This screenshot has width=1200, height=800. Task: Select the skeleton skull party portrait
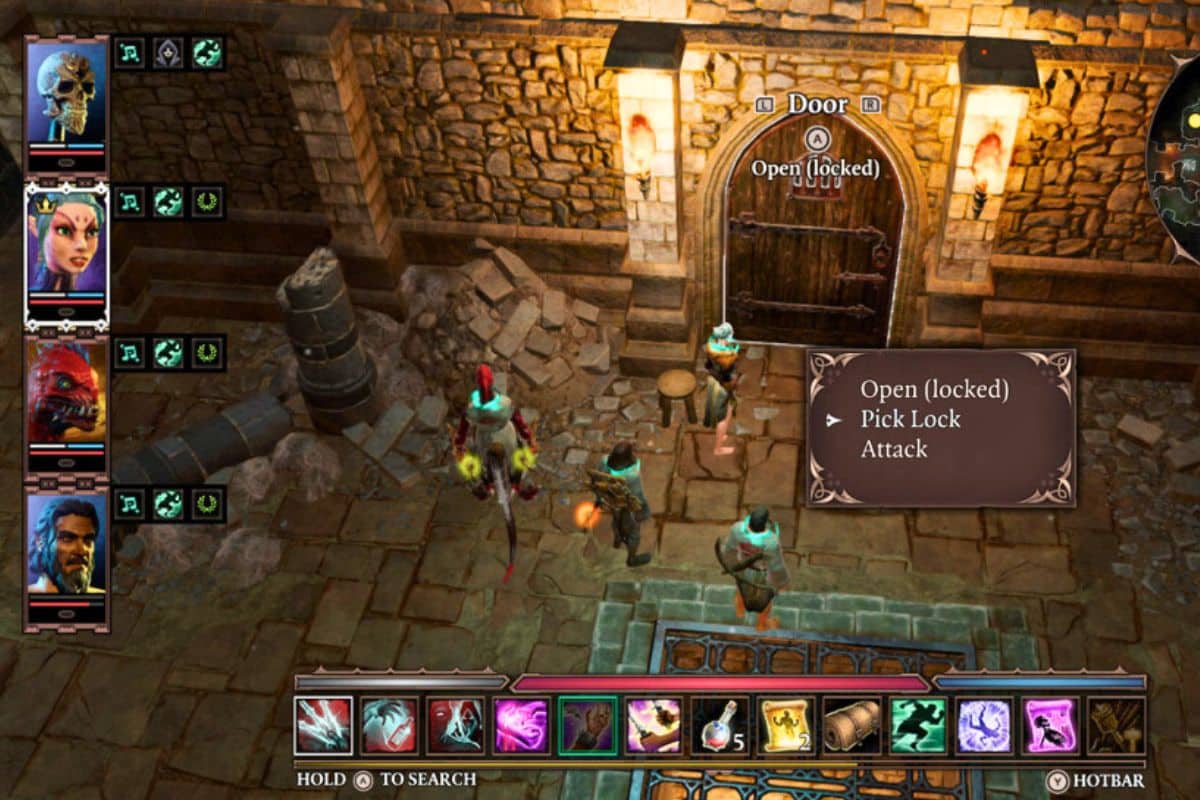click(66, 97)
